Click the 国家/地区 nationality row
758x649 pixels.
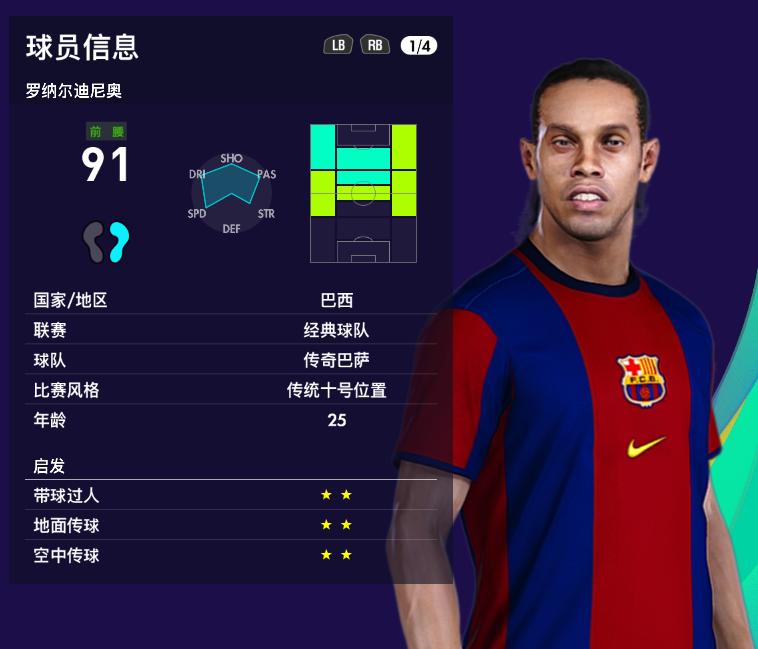pyautogui.click(x=232, y=300)
